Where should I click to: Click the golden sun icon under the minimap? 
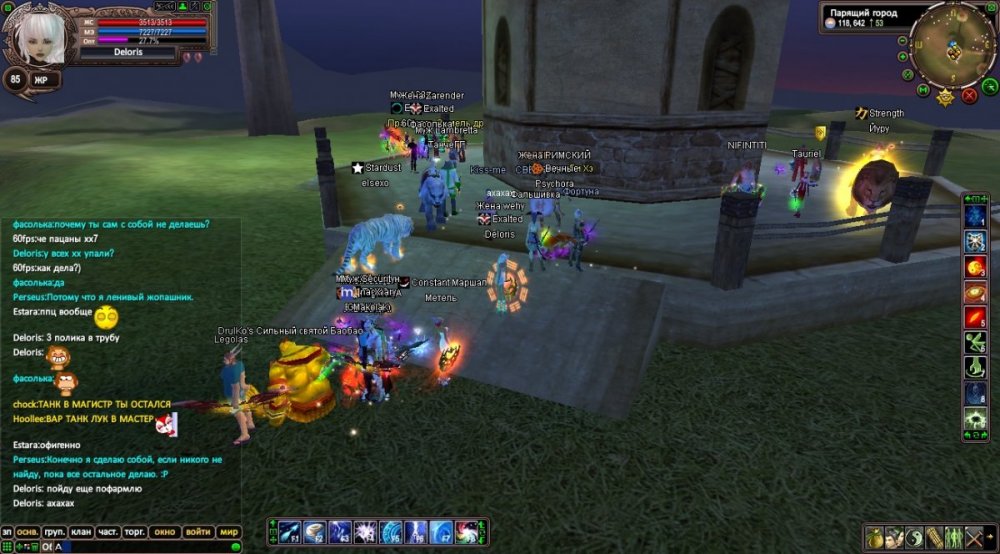[x=945, y=97]
